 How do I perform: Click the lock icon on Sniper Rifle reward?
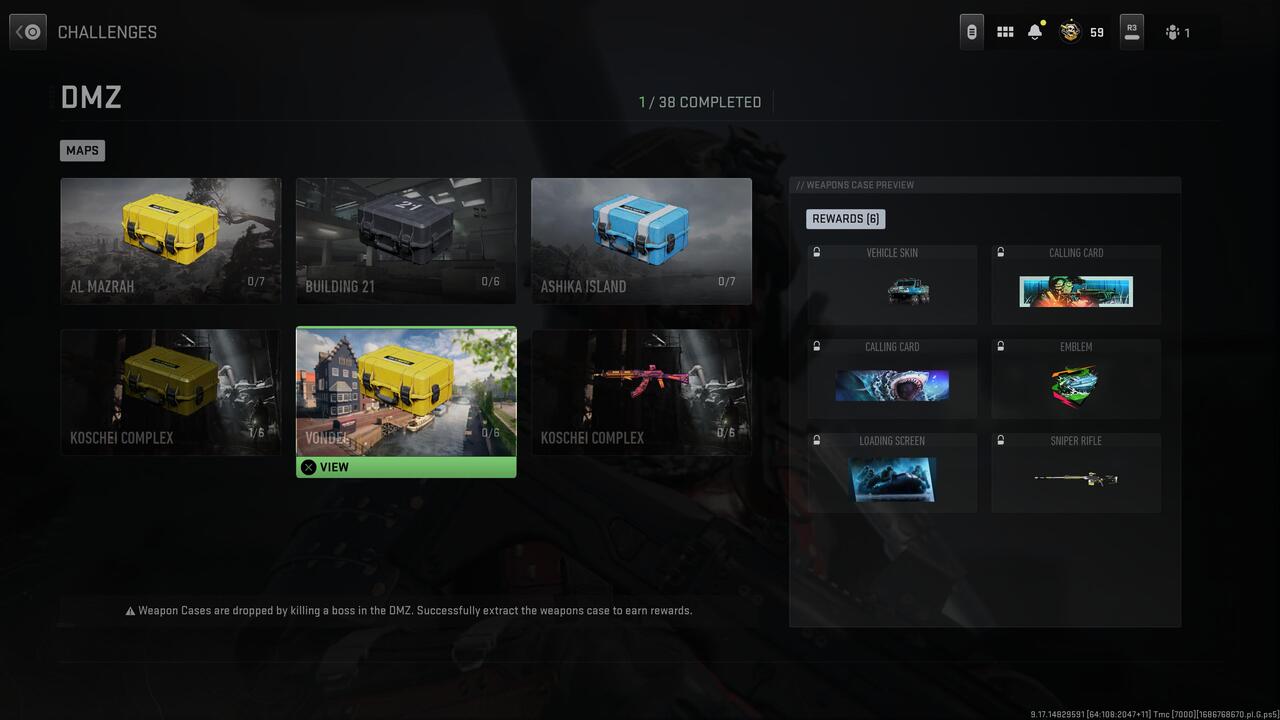click(1000, 441)
